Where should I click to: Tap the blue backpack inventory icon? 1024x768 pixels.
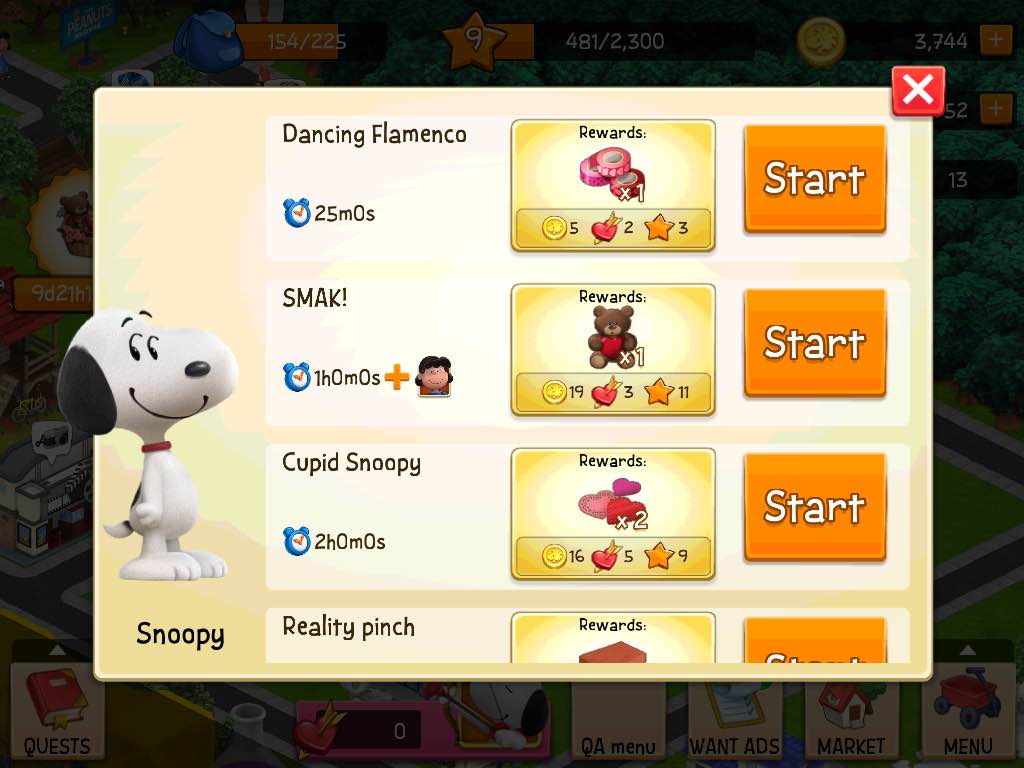pos(209,38)
